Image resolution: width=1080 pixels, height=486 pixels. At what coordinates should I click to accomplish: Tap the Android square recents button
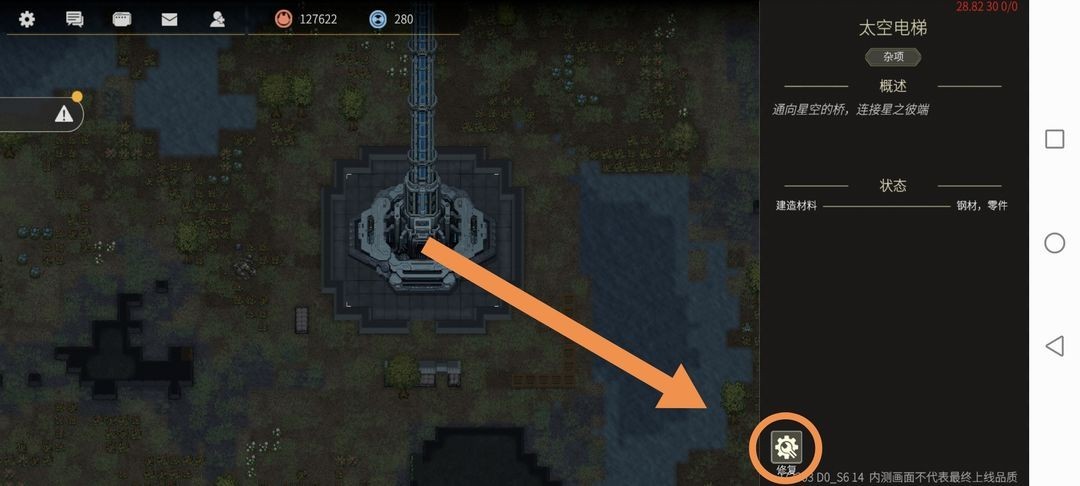click(1054, 139)
